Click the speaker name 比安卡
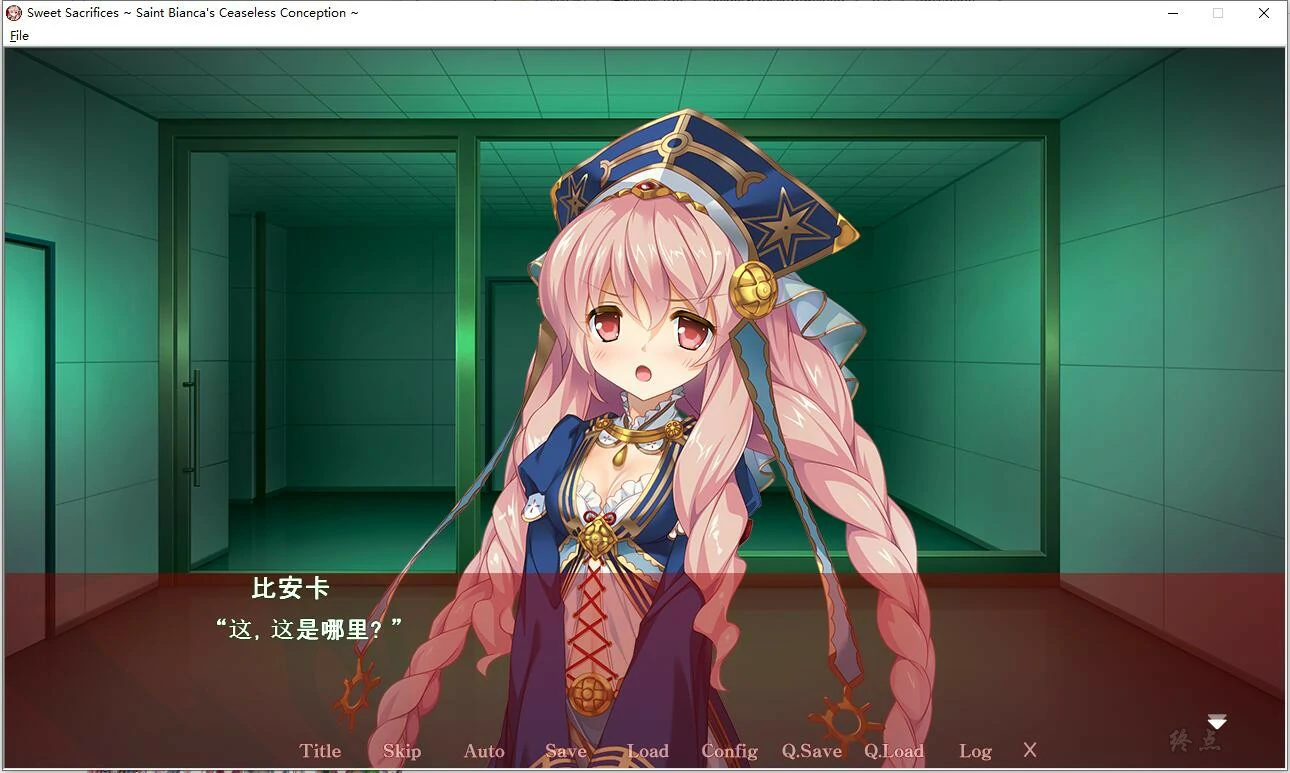This screenshot has width=1290, height=773. click(x=291, y=590)
